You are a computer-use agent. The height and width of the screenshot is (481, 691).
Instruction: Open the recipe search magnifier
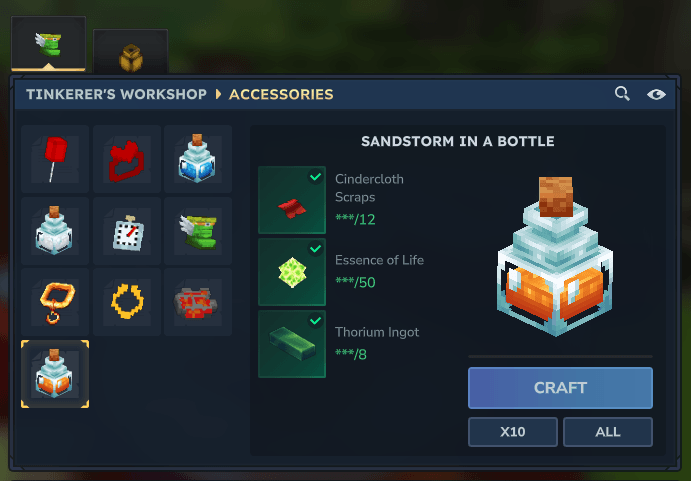622,94
